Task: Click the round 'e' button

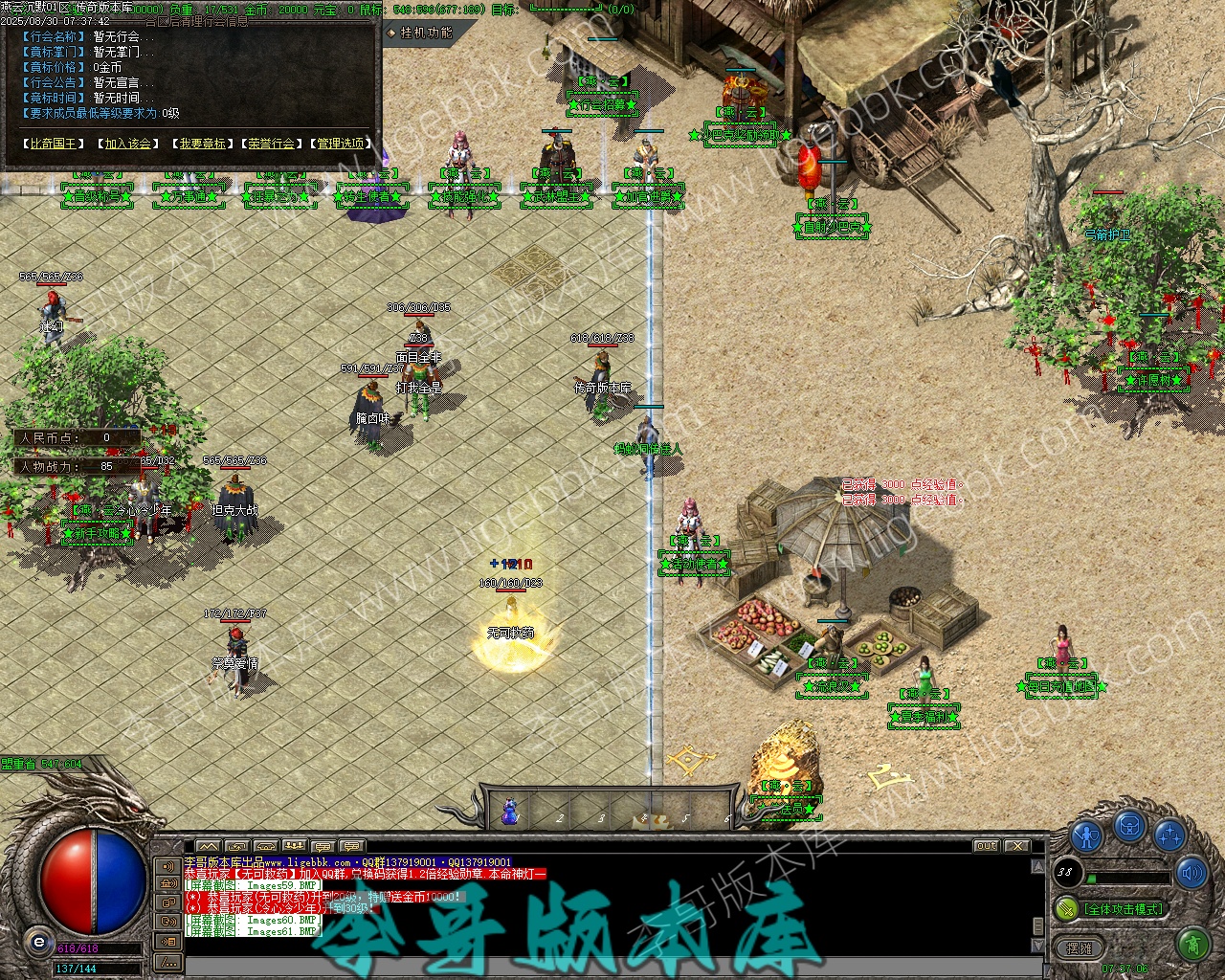Action: 38,942
